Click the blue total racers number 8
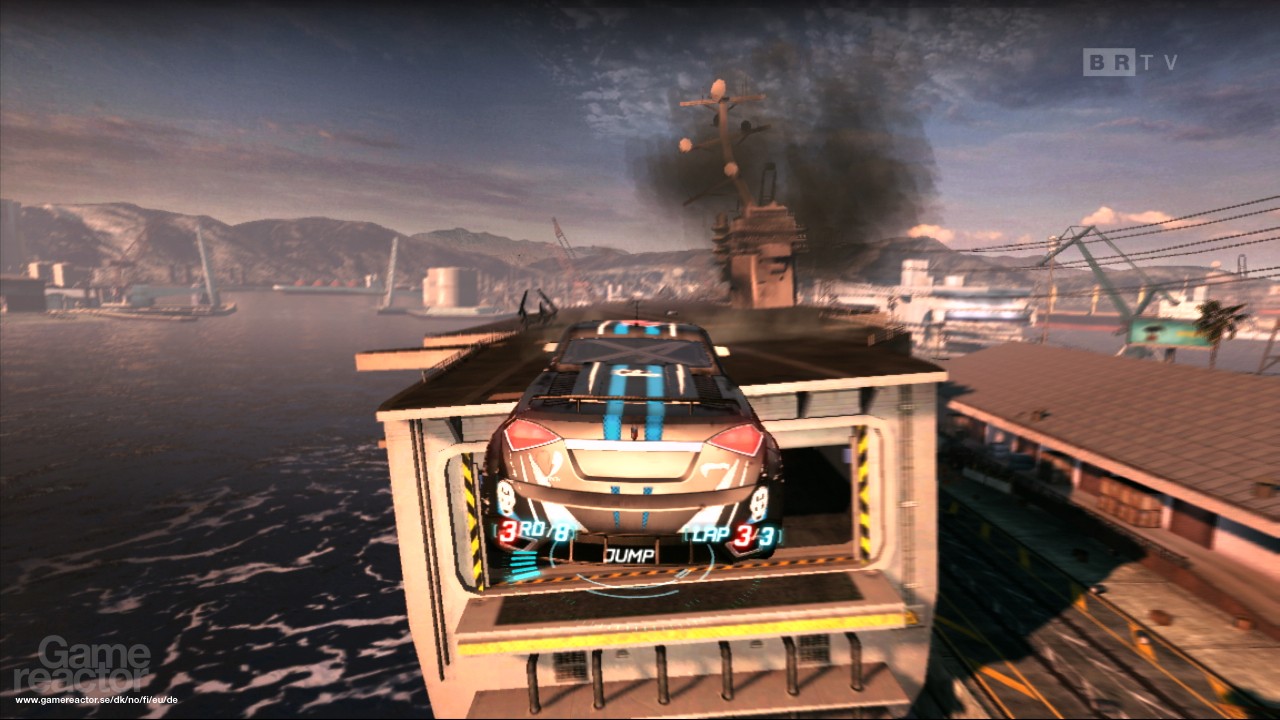1280x720 pixels. click(x=562, y=532)
